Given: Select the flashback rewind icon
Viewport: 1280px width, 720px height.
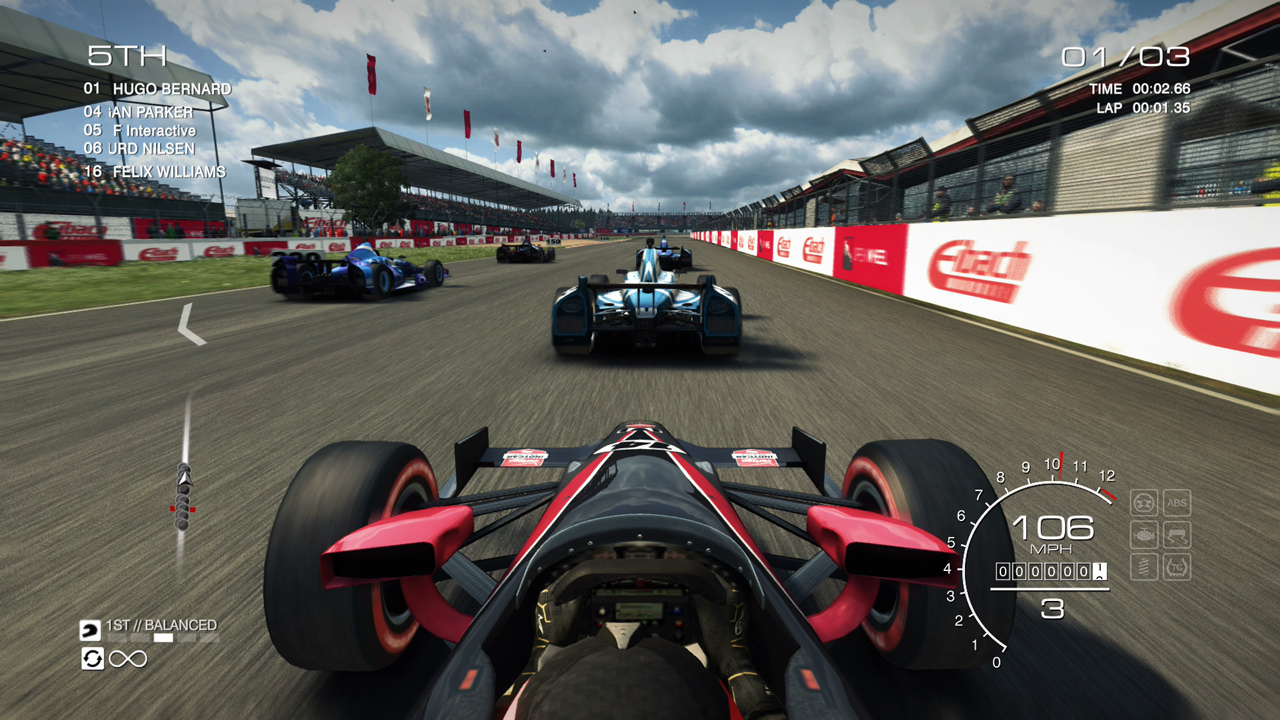Looking at the screenshot, I should [x=93, y=658].
